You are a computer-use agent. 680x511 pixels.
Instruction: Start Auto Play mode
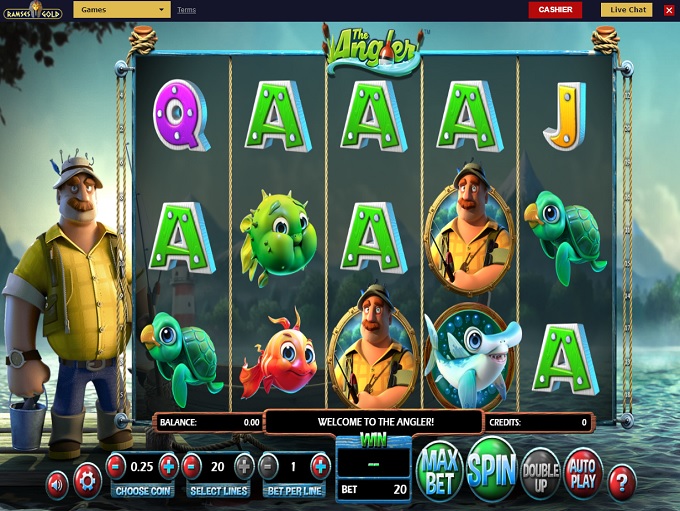583,471
